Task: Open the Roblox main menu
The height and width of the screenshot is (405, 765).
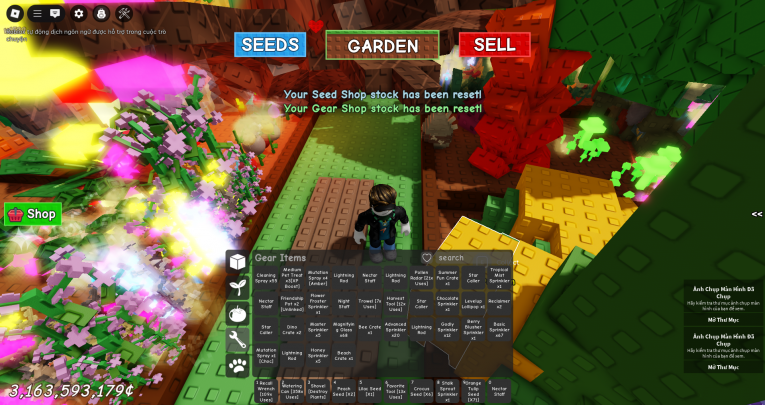Action: click(12, 14)
